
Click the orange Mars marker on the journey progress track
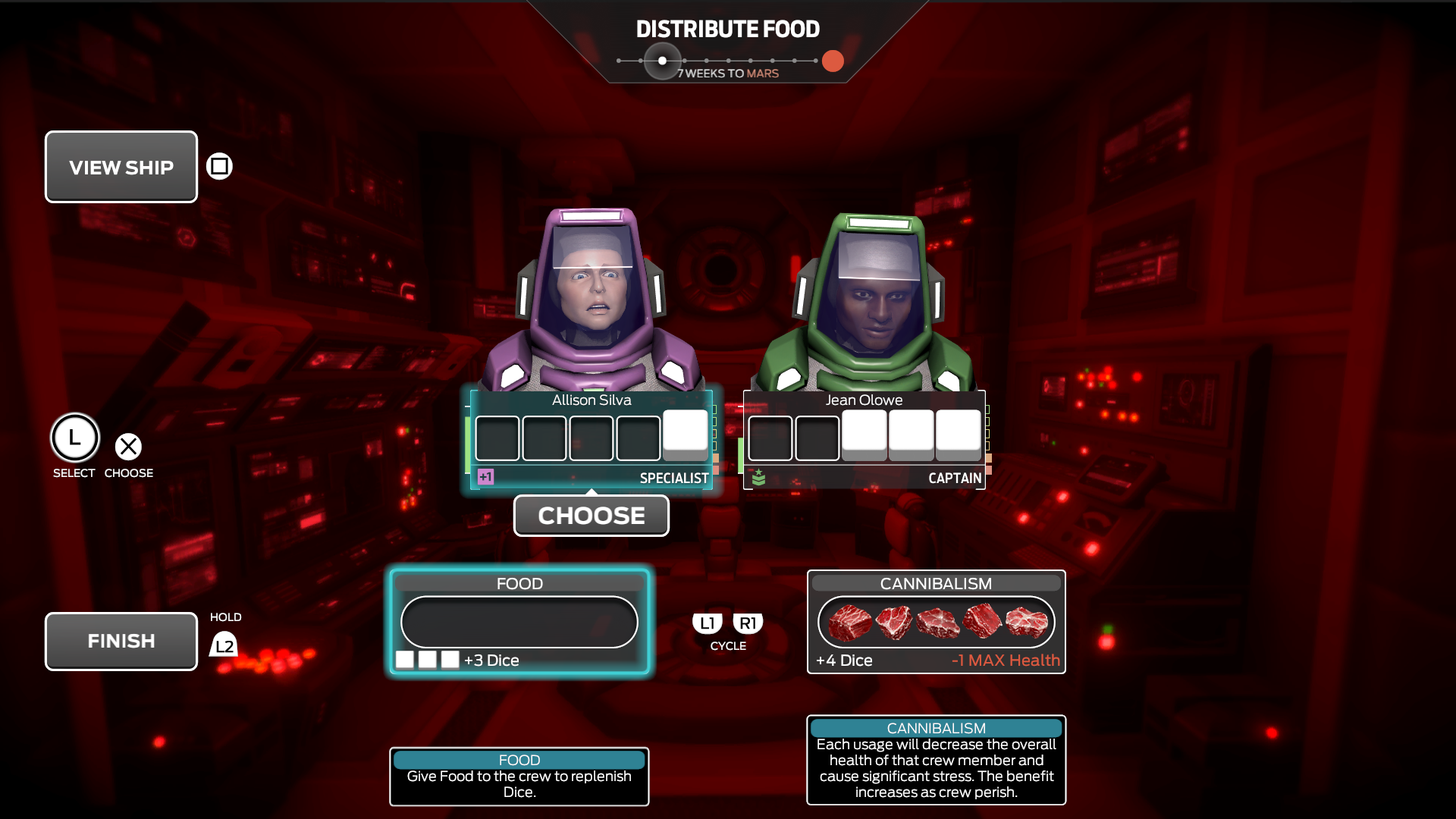[833, 61]
